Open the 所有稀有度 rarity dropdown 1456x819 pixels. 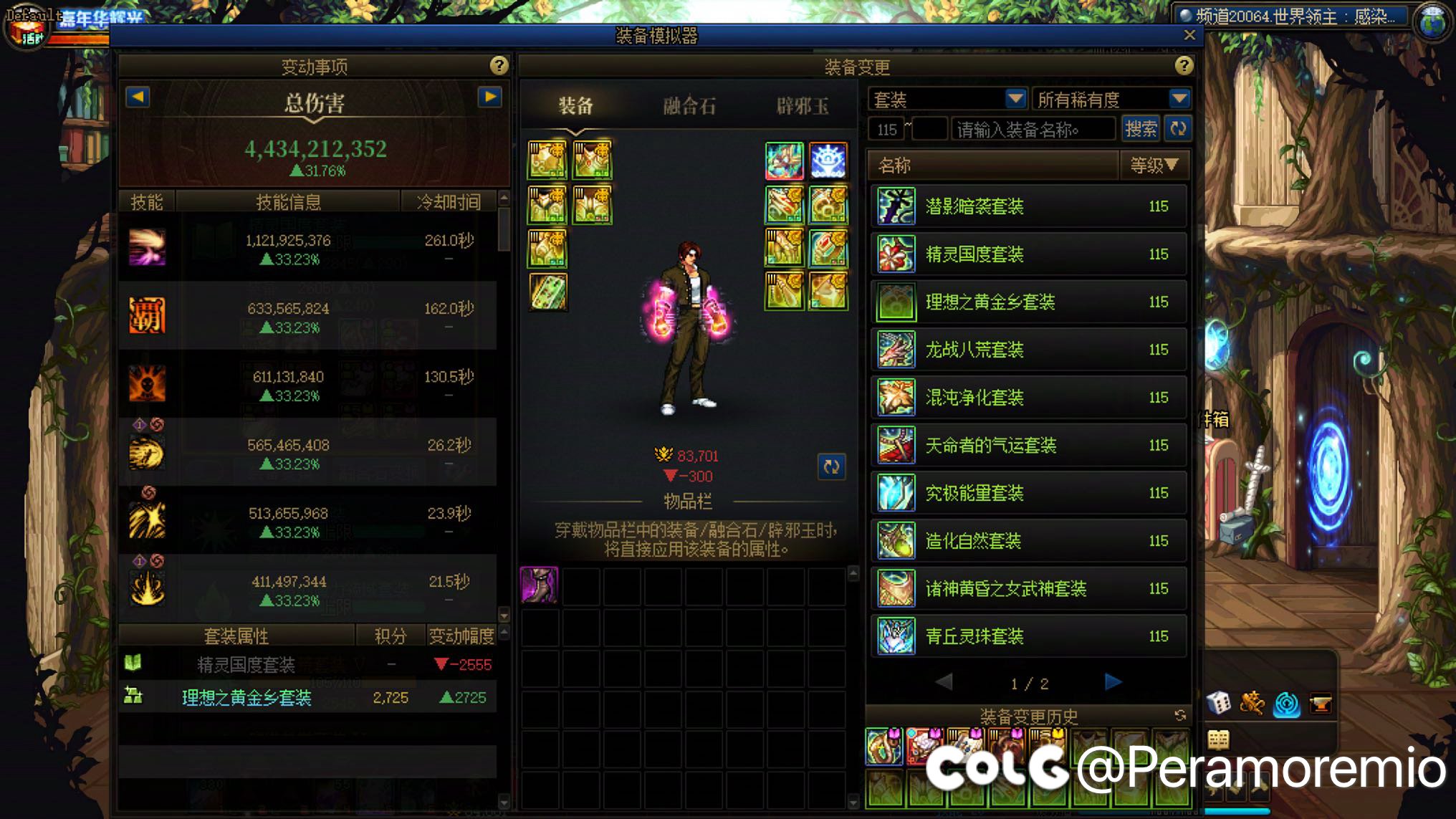point(1179,99)
